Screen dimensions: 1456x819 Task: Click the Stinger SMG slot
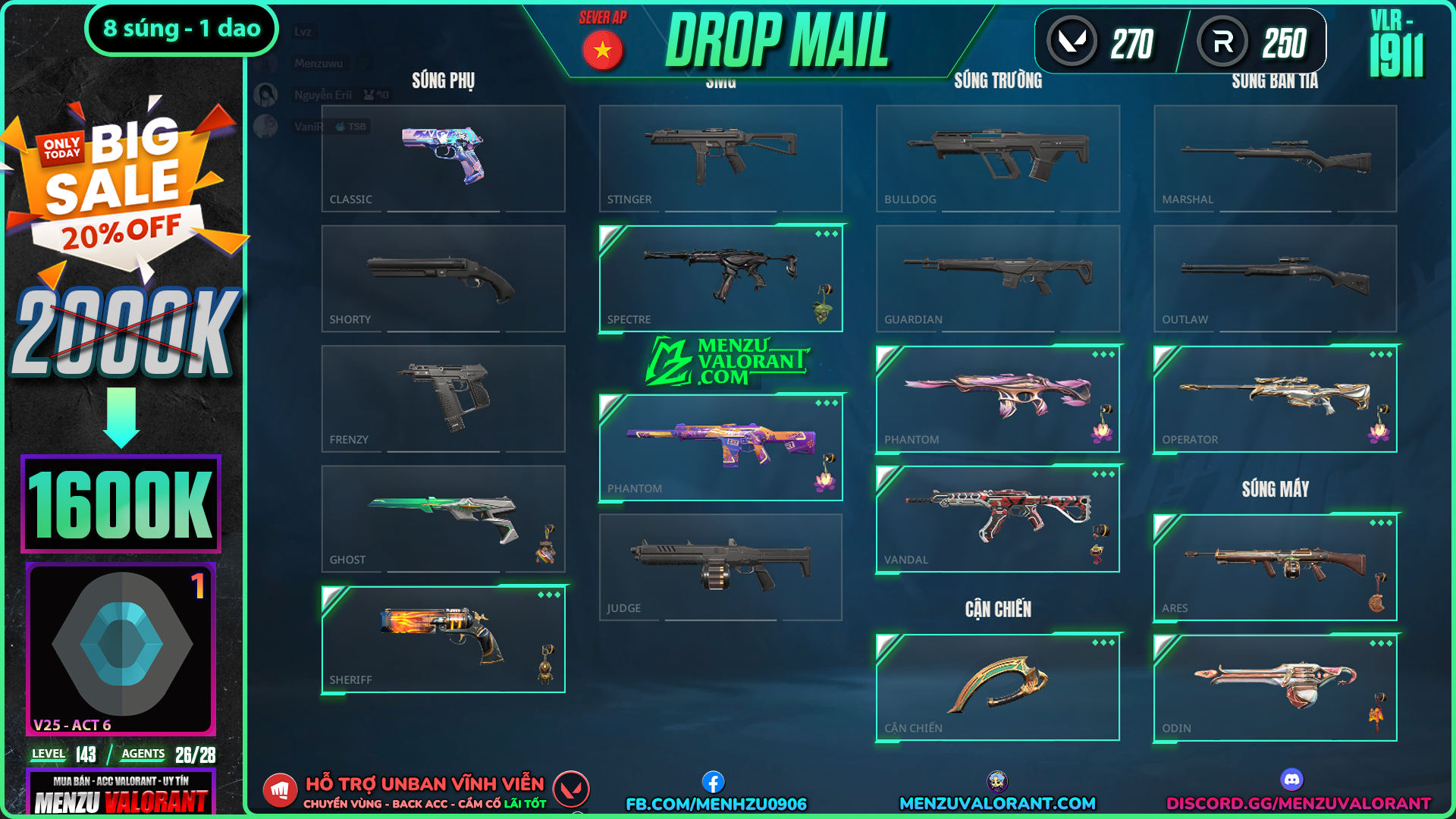pos(720,158)
